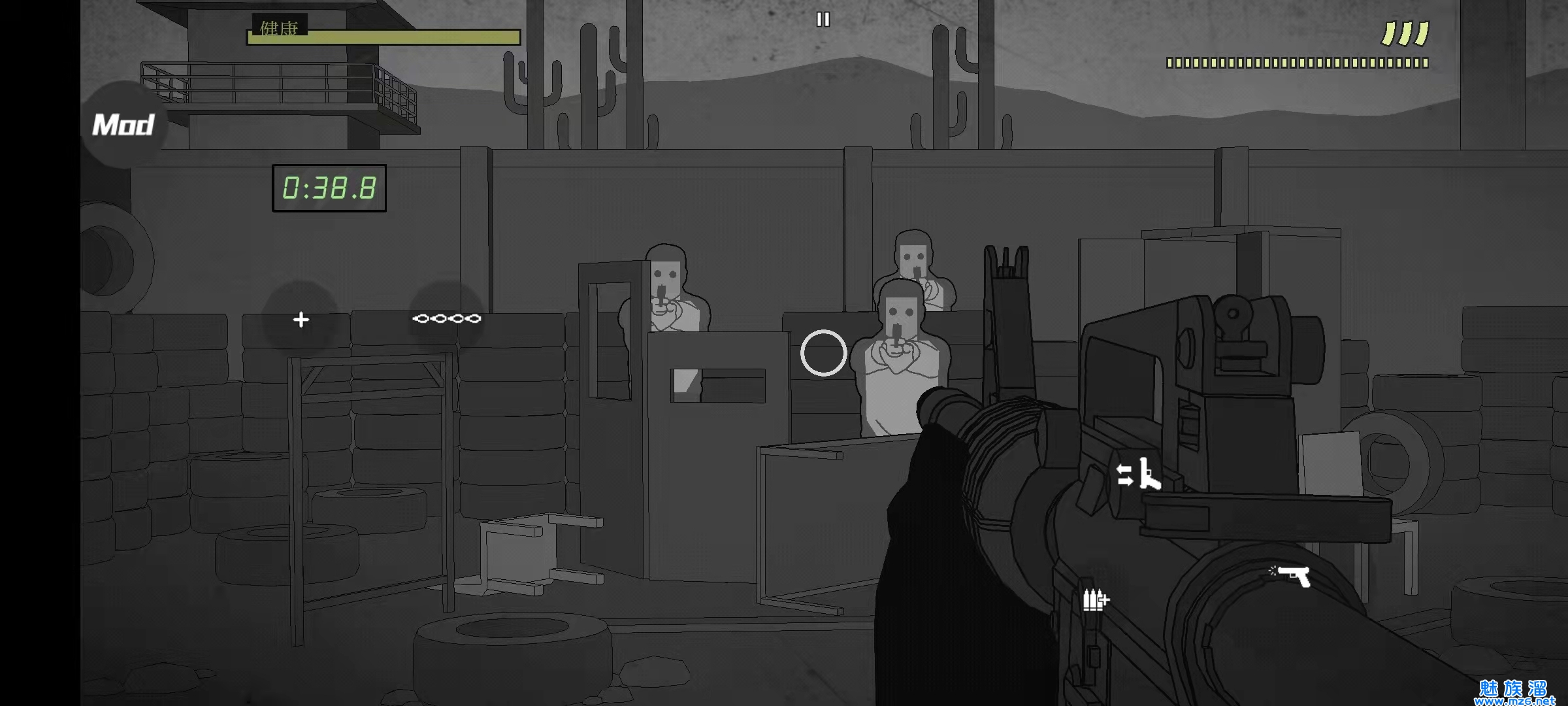Viewport: 1568px width, 706px height.
Task: Tap the chain-link icon button
Action: (x=447, y=319)
